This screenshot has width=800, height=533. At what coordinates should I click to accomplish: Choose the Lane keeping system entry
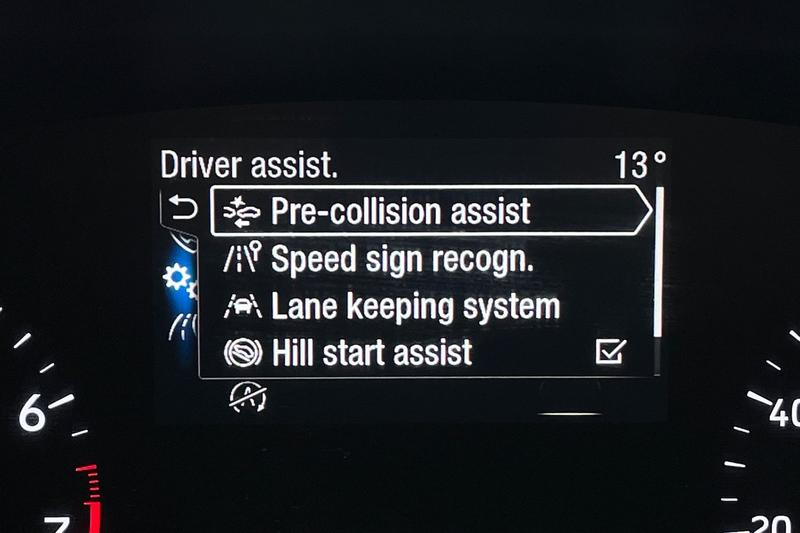415,306
